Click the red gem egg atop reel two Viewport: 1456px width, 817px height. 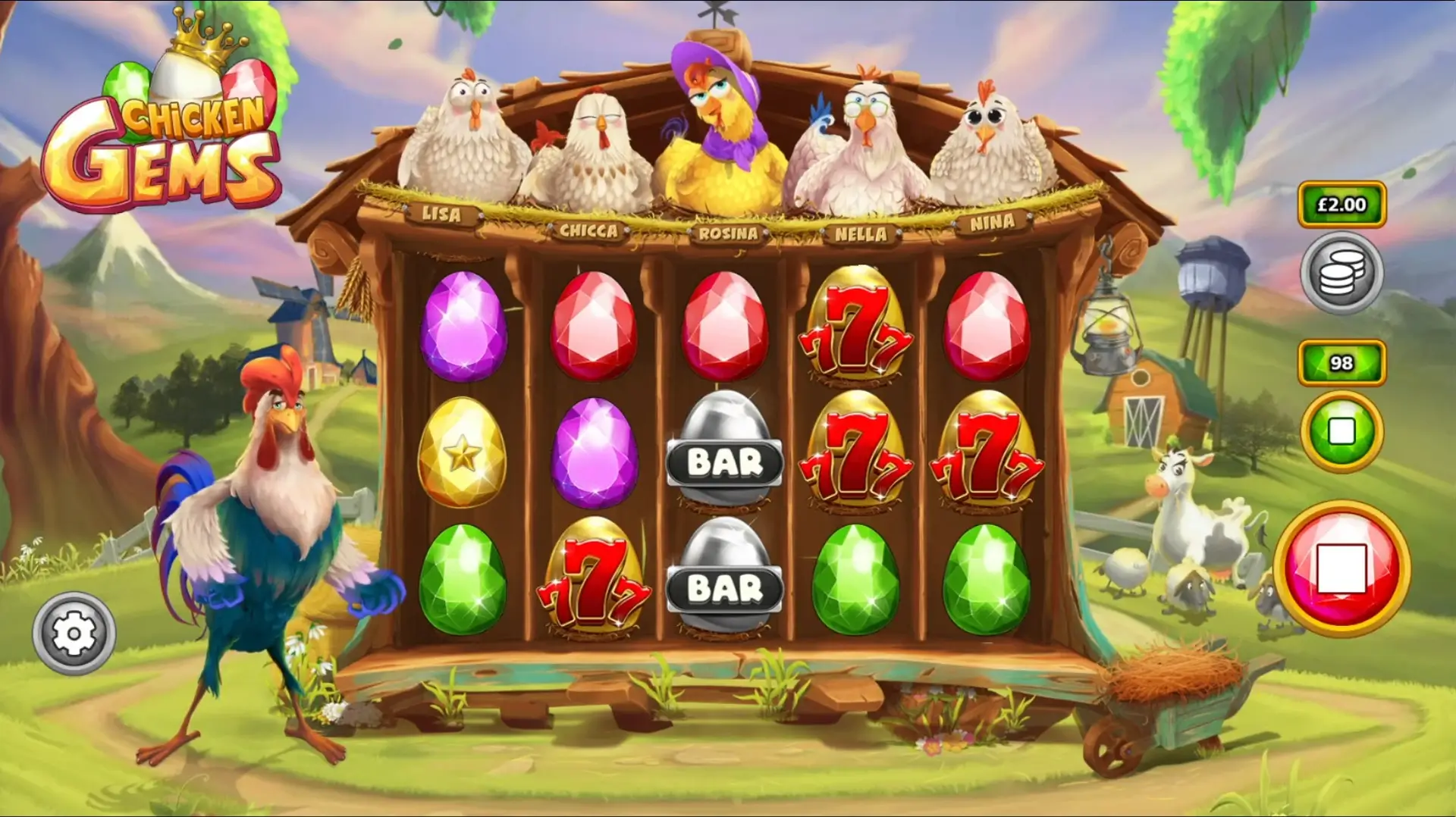[595, 326]
